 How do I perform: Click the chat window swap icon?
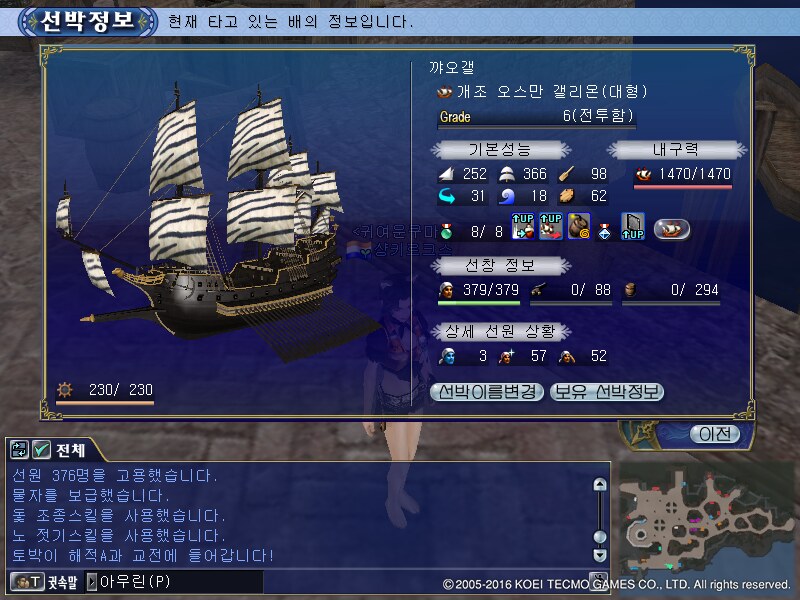pyautogui.click(x=20, y=449)
